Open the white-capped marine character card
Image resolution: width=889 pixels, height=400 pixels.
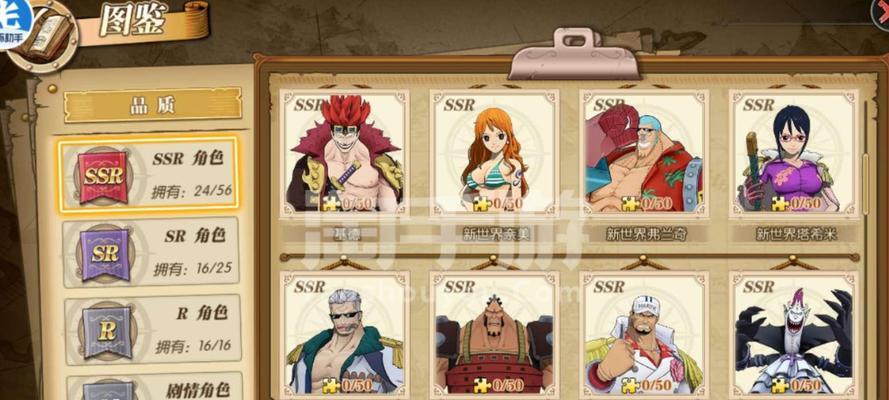(643, 335)
